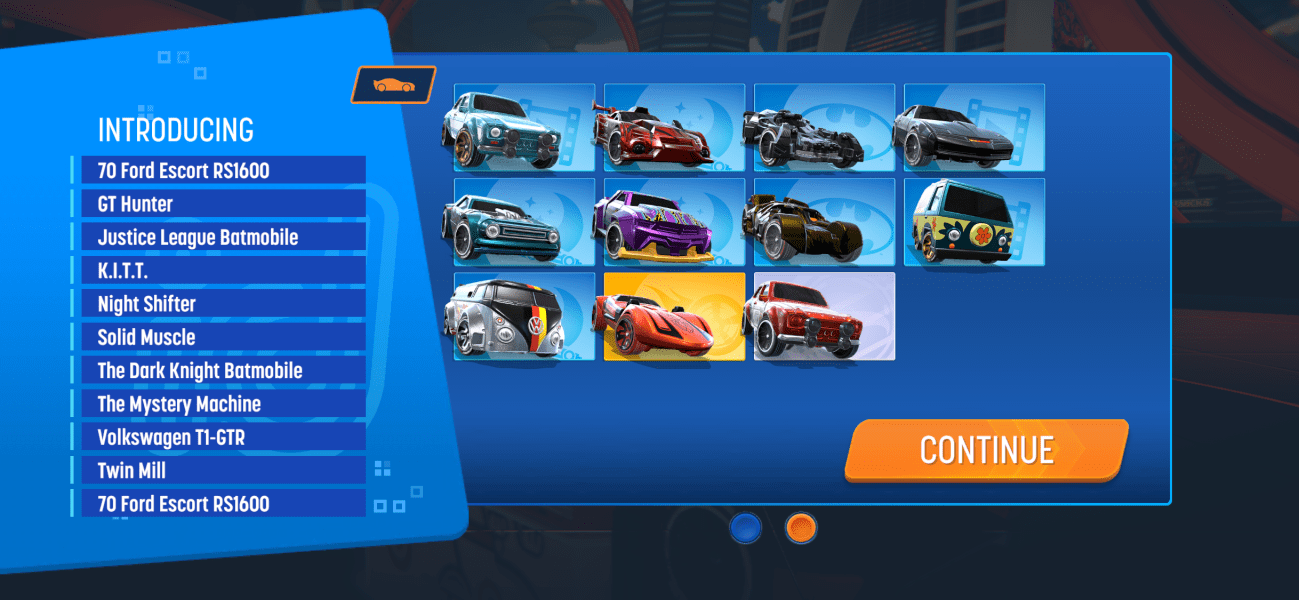Viewport: 1299px width, 600px height.
Task: Select the GT Hunter list row
Action: pos(218,204)
